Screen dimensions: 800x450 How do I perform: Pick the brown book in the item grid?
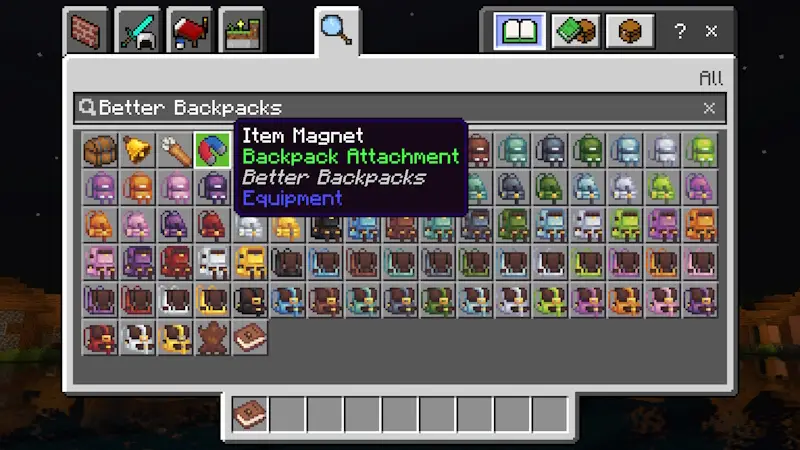[x=250, y=337]
